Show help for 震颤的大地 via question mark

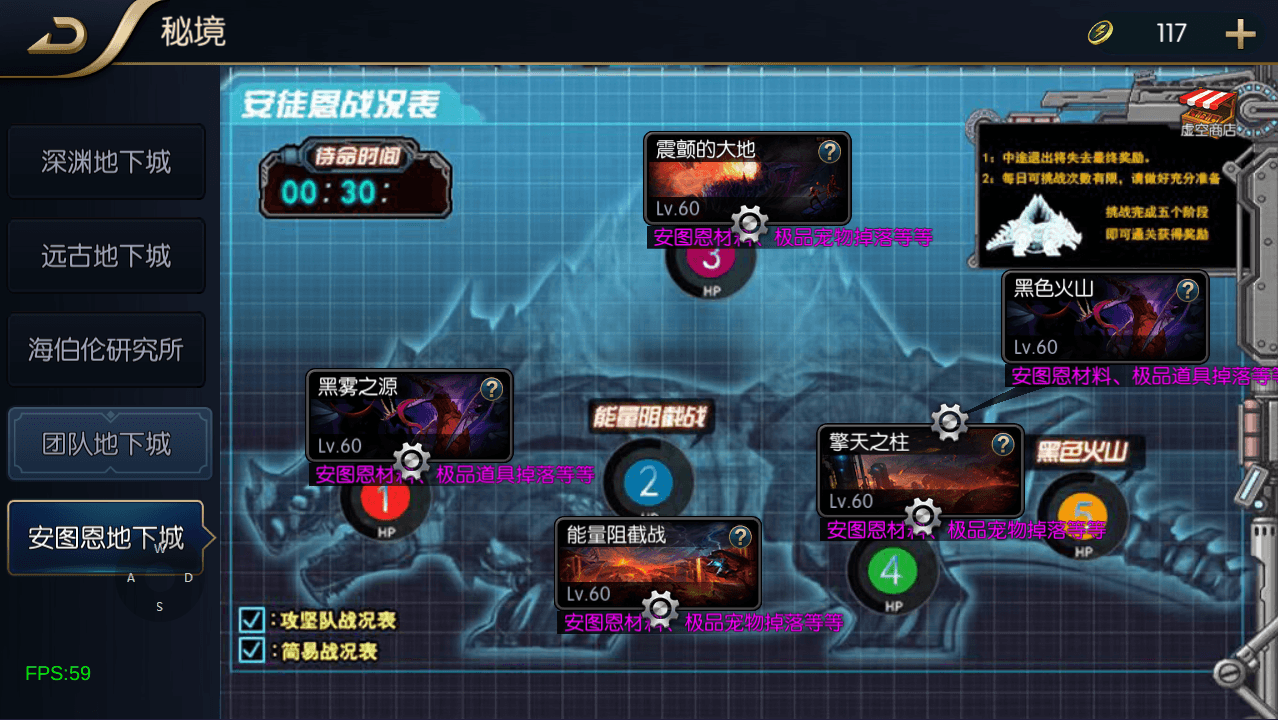[829, 151]
